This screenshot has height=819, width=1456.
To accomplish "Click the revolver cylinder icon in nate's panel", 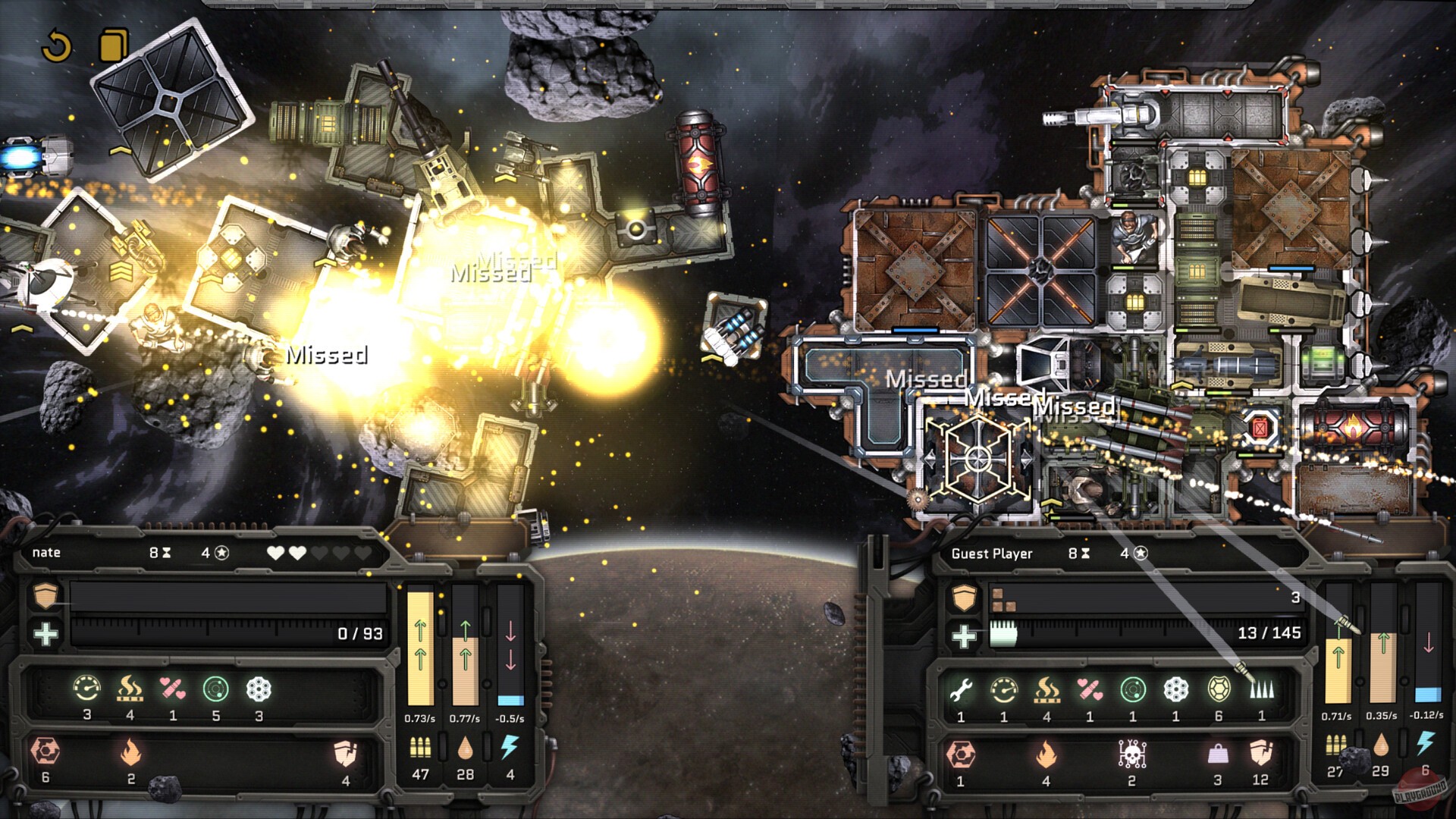I will coord(259,689).
